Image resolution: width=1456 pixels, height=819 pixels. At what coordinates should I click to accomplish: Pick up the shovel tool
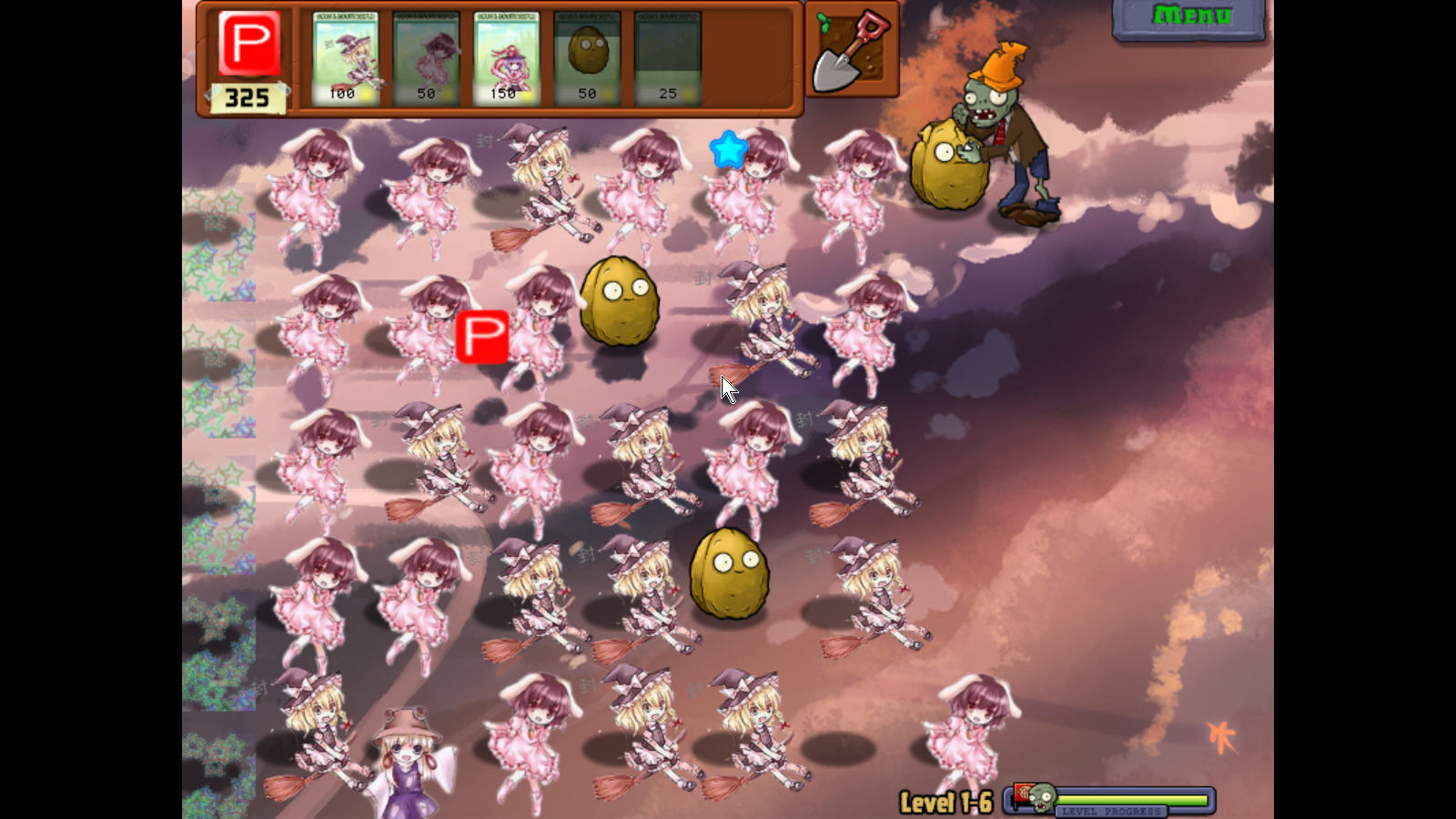852,51
